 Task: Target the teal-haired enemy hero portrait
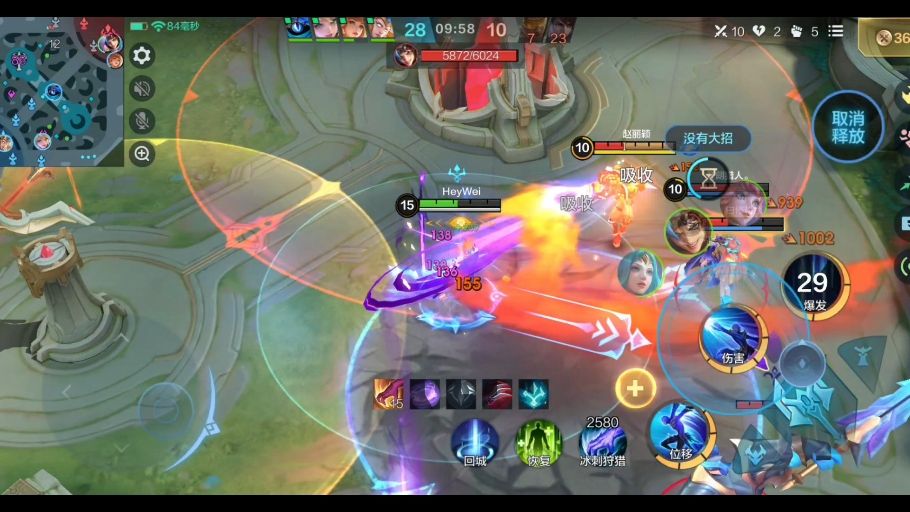640,272
